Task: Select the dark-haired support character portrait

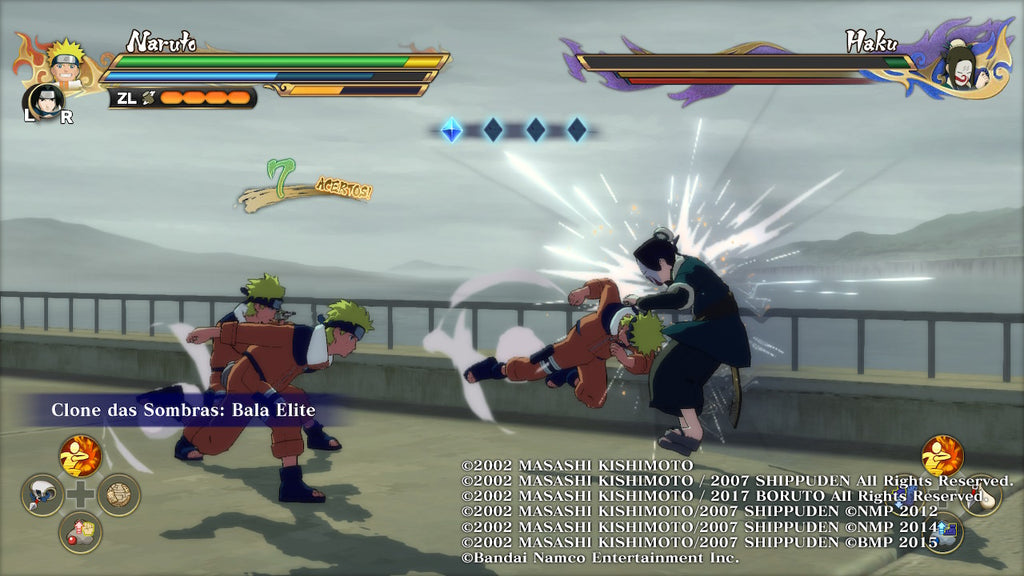Action: (44, 100)
